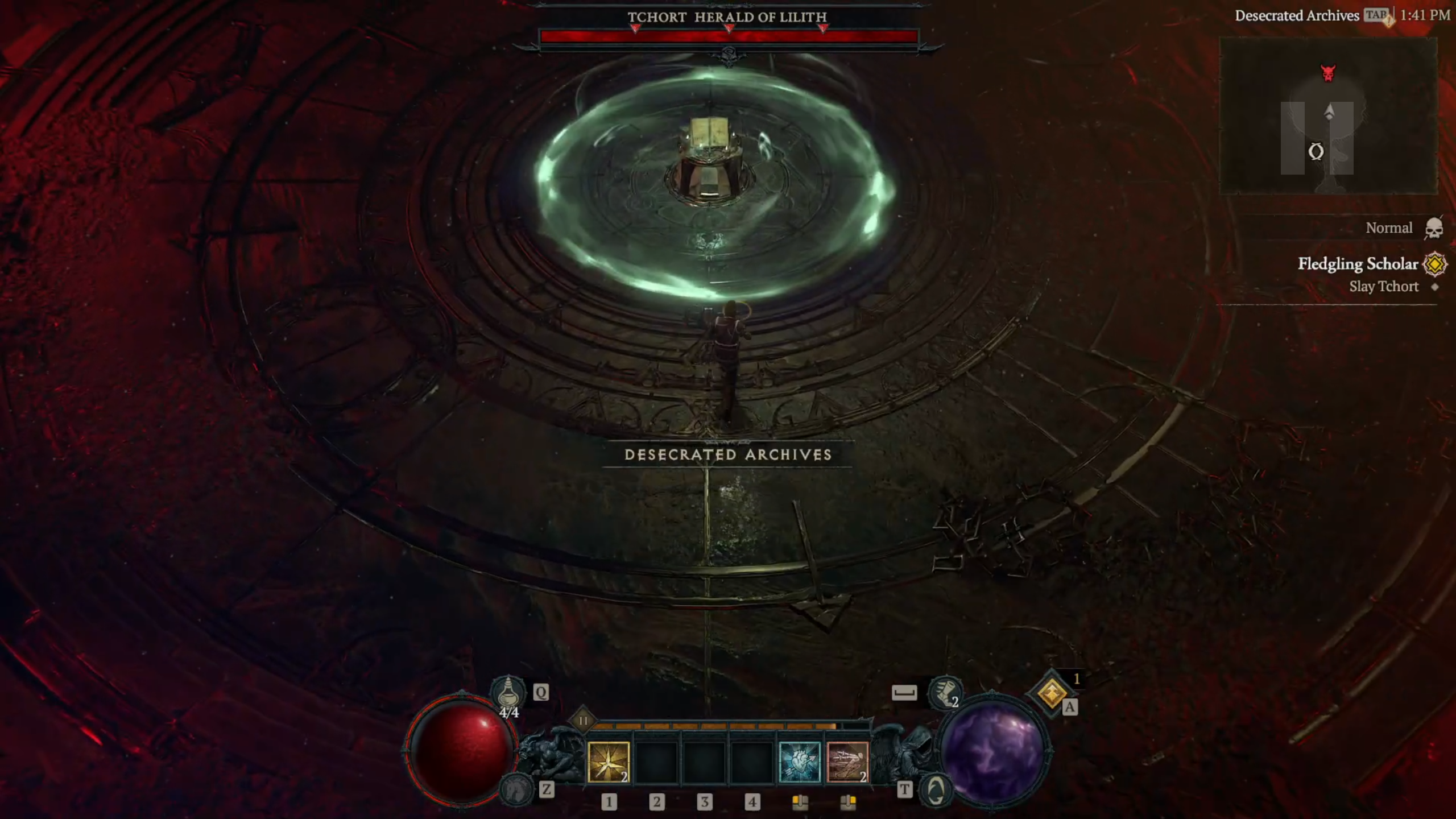Viewport: 1456px width, 819px height.
Task: Select the golden diamond ability points icon
Action: click(x=1051, y=693)
